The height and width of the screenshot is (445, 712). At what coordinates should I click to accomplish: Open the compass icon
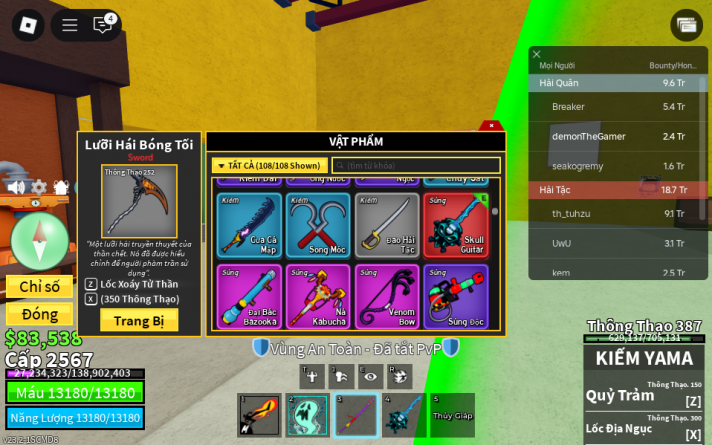click(39, 241)
